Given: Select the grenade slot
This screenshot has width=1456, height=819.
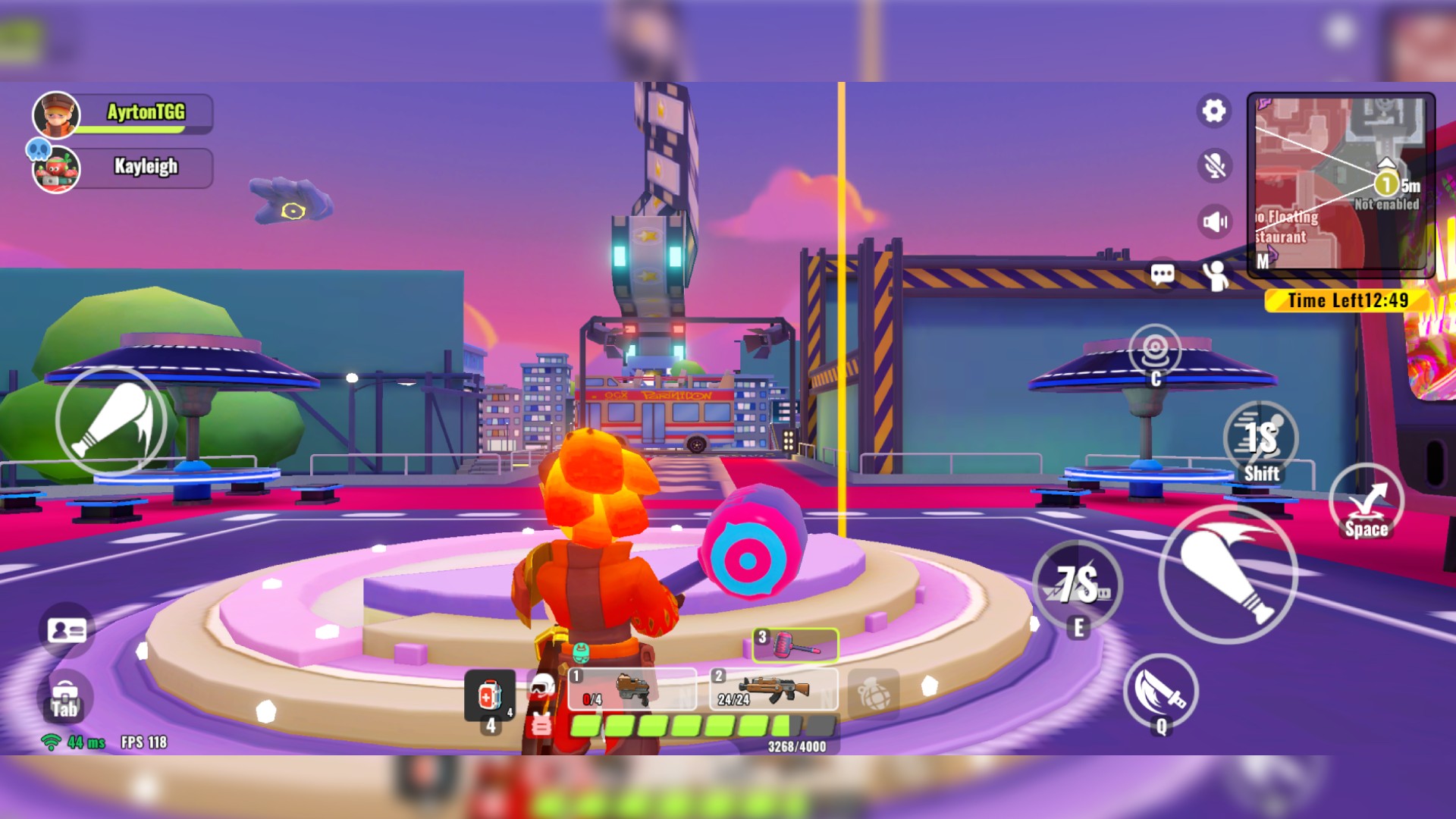Looking at the screenshot, I should click(x=873, y=693).
